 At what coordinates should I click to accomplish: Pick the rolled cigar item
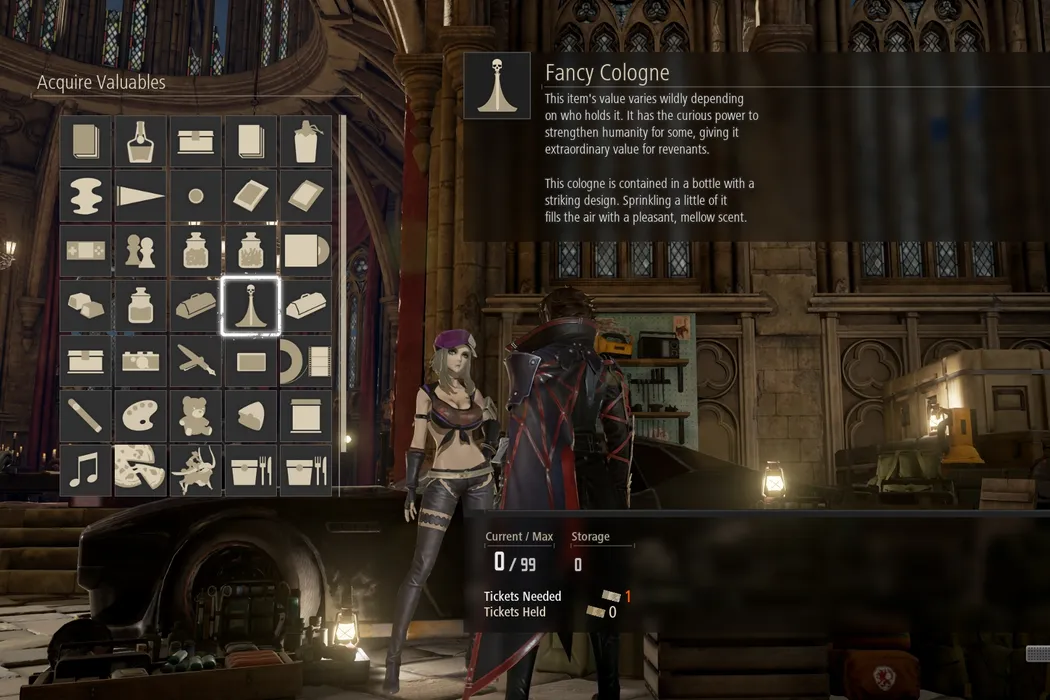[x=85, y=415]
